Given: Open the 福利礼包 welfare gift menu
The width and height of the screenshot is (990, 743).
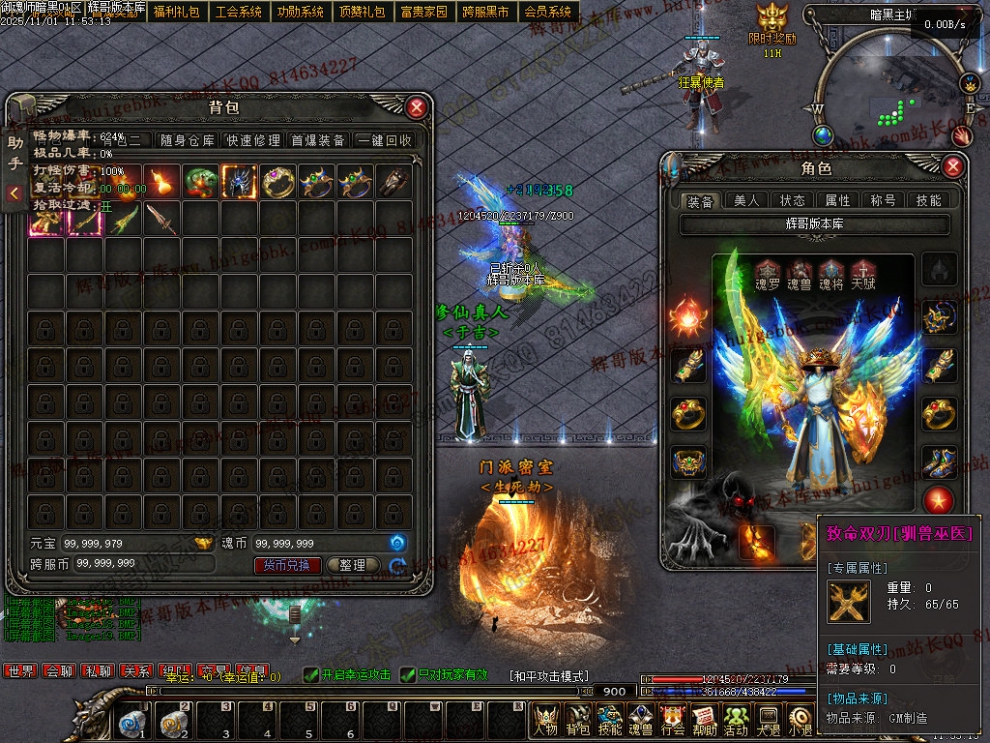Looking at the screenshot, I should (x=176, y=12).
